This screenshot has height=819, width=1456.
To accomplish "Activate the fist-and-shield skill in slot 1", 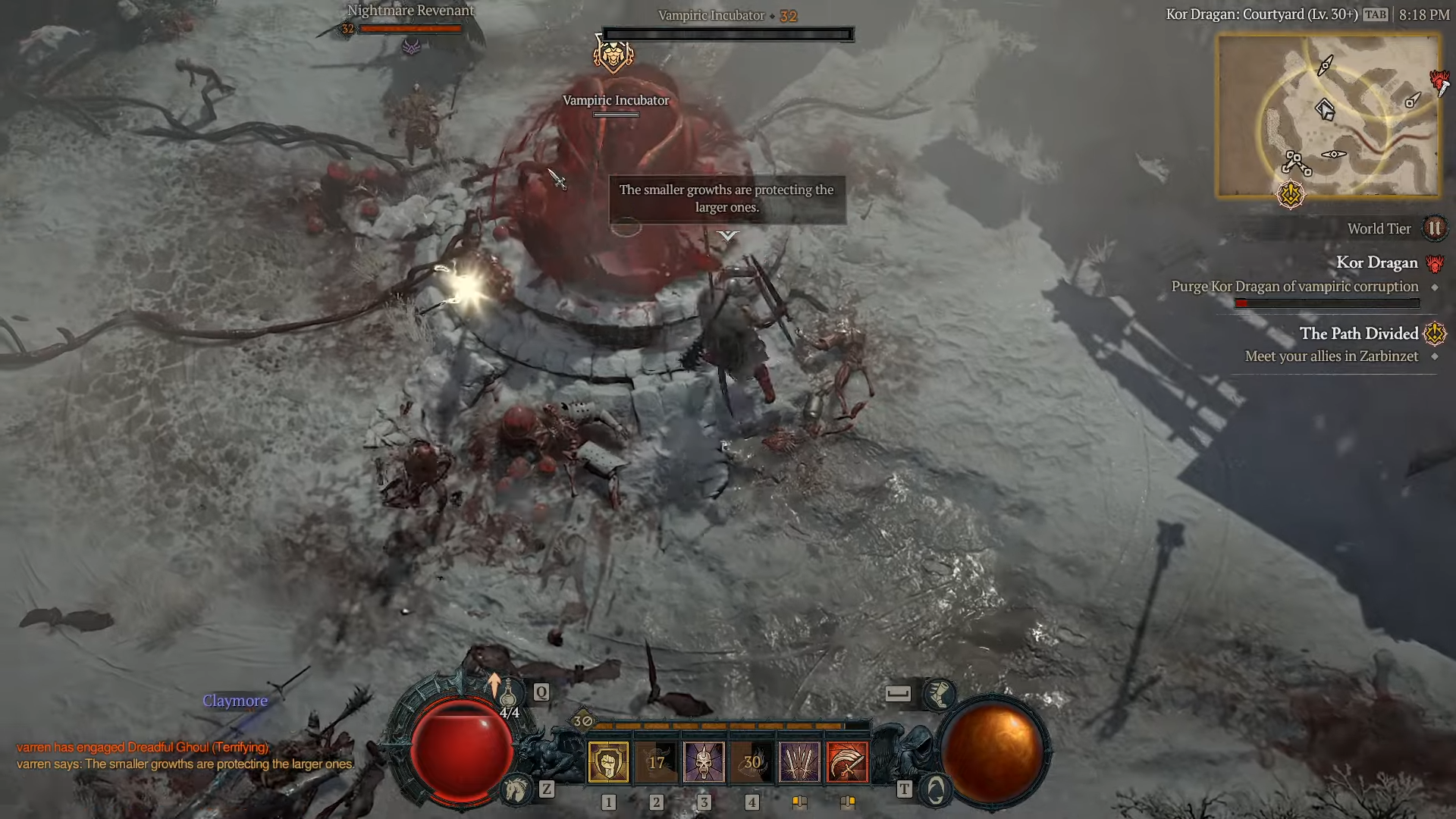I will pos(608,761).
